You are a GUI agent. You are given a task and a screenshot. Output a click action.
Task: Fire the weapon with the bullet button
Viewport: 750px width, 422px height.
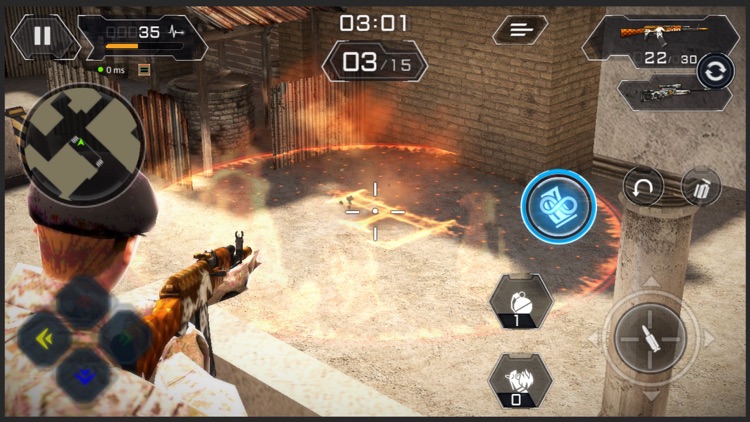click(x=650, y=338)
